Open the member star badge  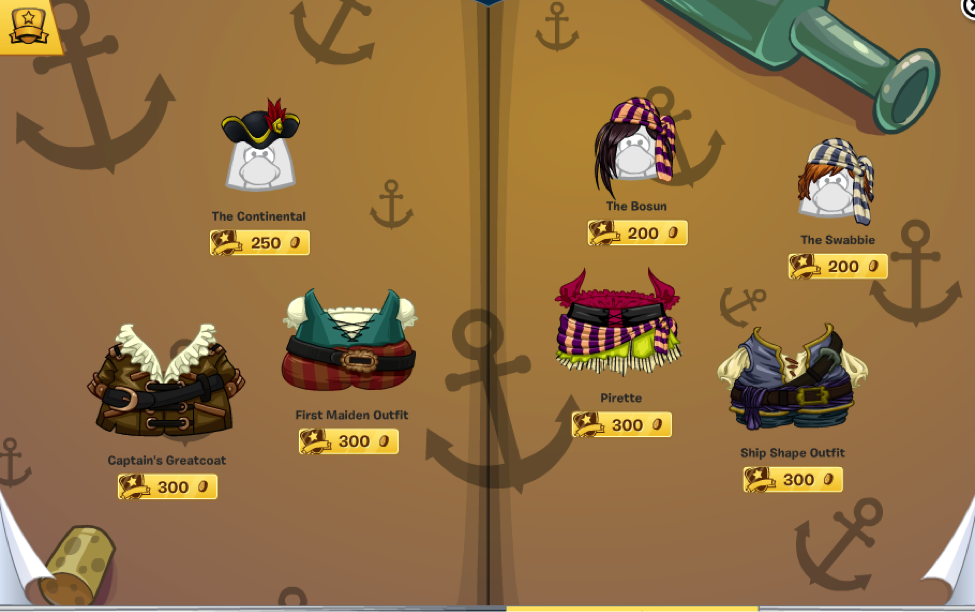pos(28,26)
